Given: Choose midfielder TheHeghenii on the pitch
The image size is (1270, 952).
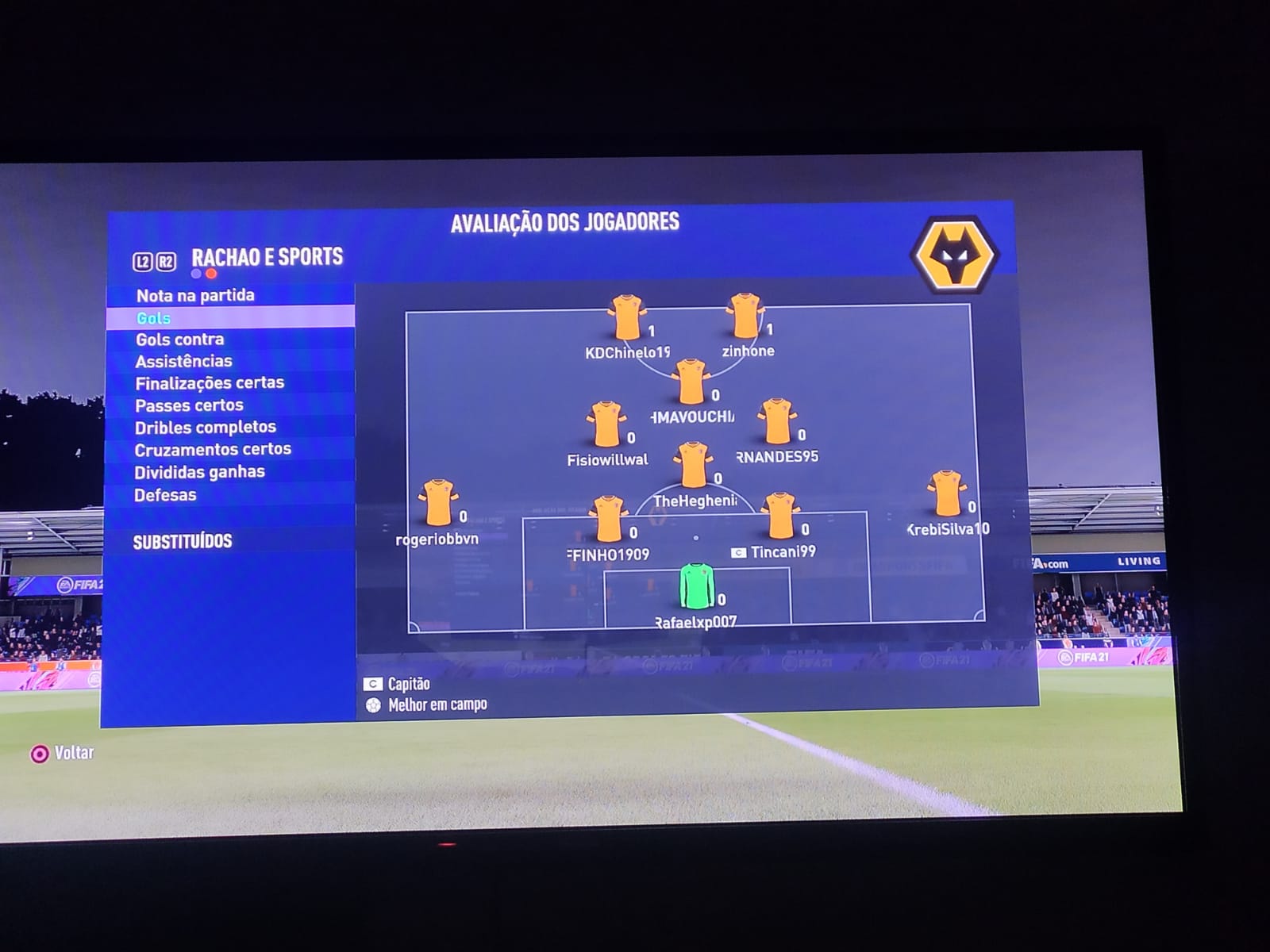Looking at the screenshot, I should pos(693,465).
